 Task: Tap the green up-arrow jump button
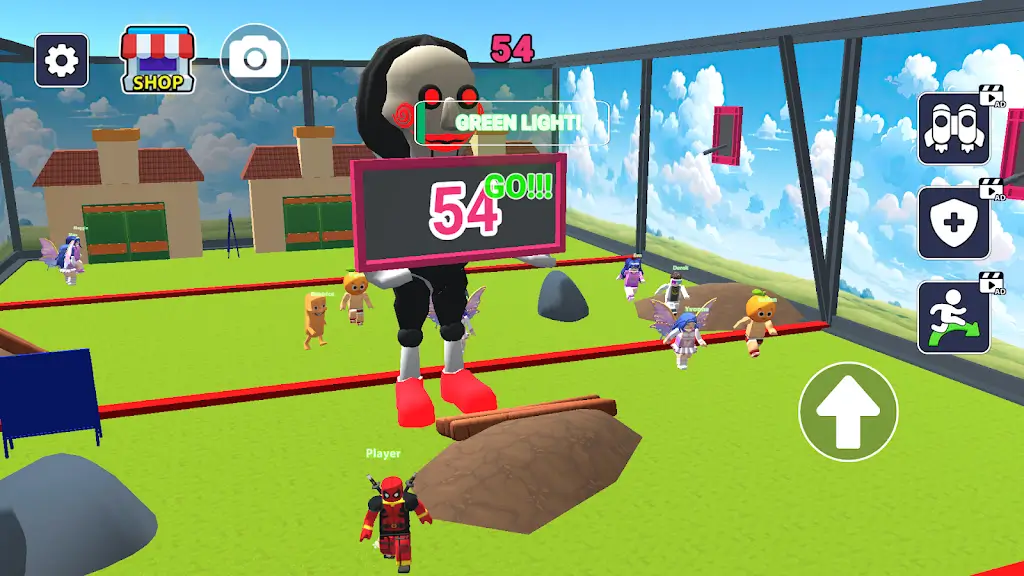(848, 412)
